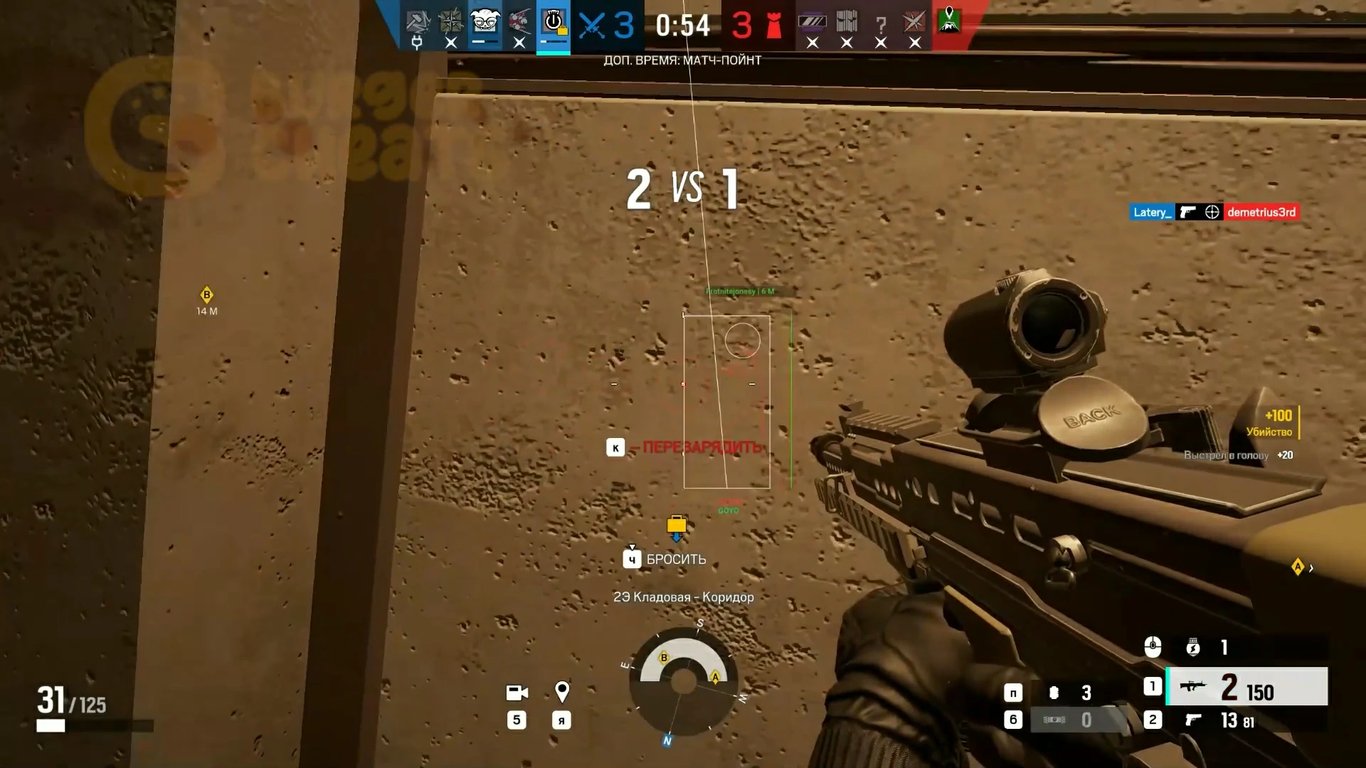This screenshot has width=1366, height=768.
Task: Open the drone camera icon near the minimap
Action: pos(516,690)
